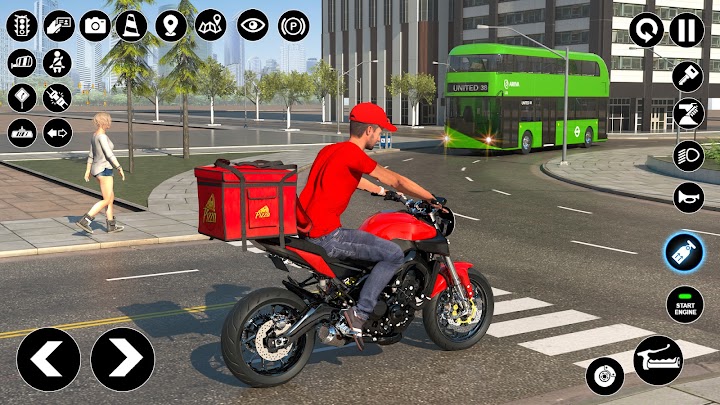Tap the road sign diamond icon
This screenshot has height=405, width=720.
tap(21, 97)
